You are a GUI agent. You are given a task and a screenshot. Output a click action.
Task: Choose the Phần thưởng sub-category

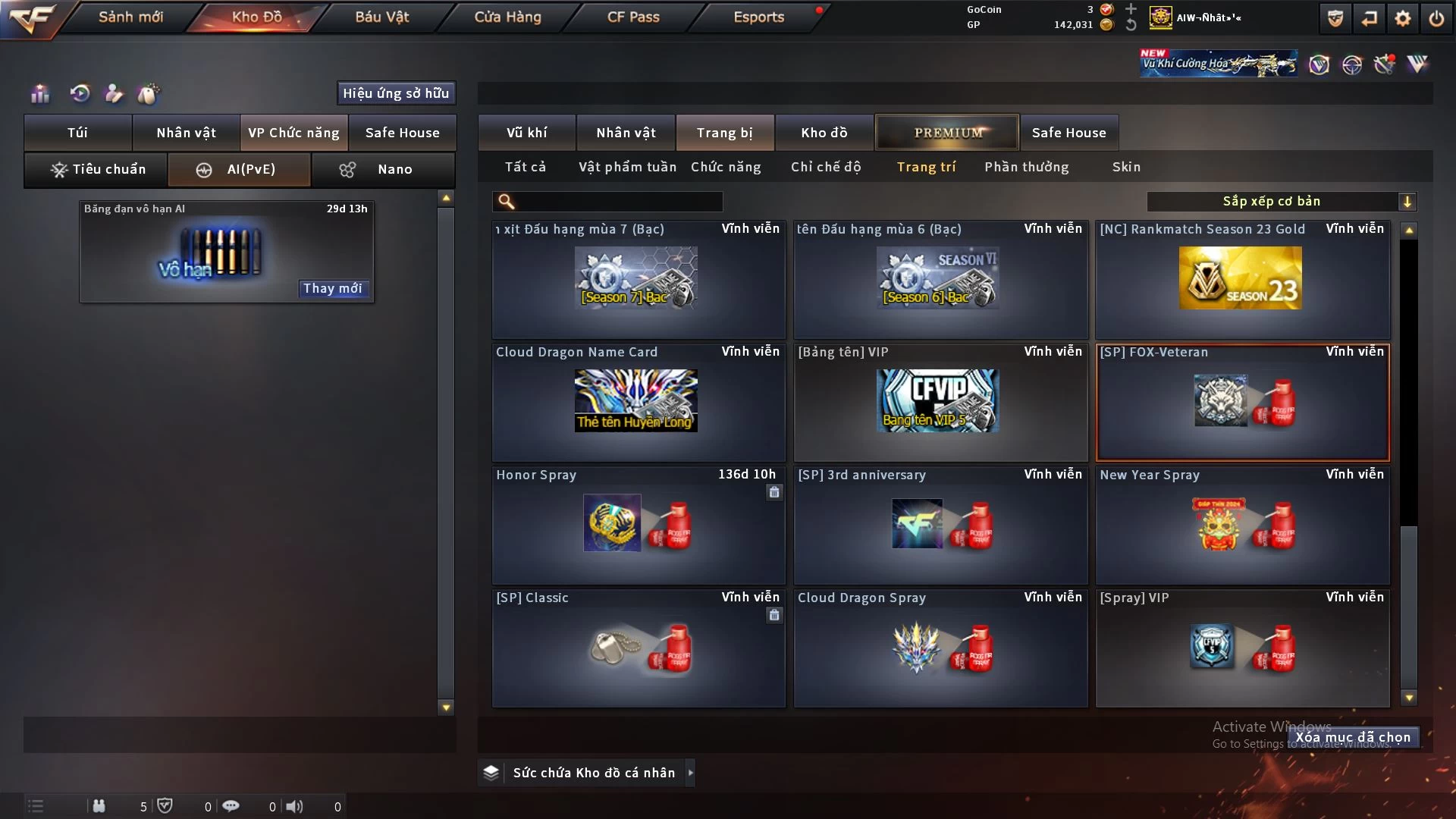coord(1026,167)
